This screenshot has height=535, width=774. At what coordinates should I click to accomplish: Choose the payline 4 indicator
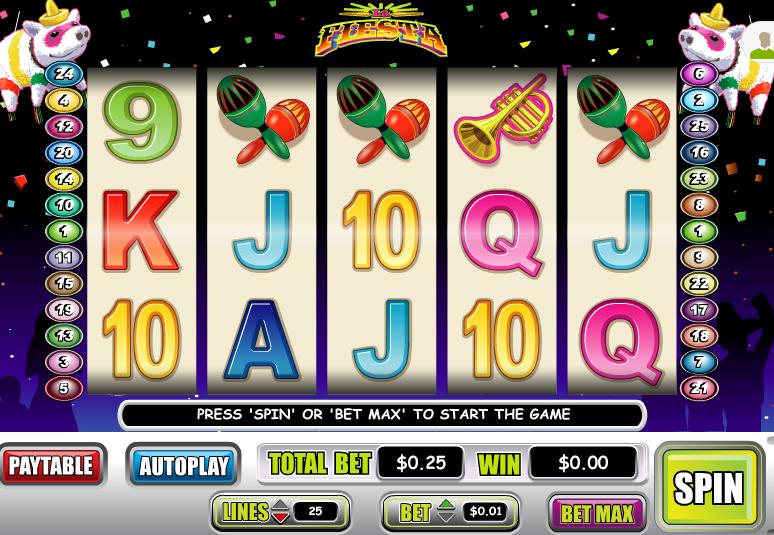click(x=64, y=100)
